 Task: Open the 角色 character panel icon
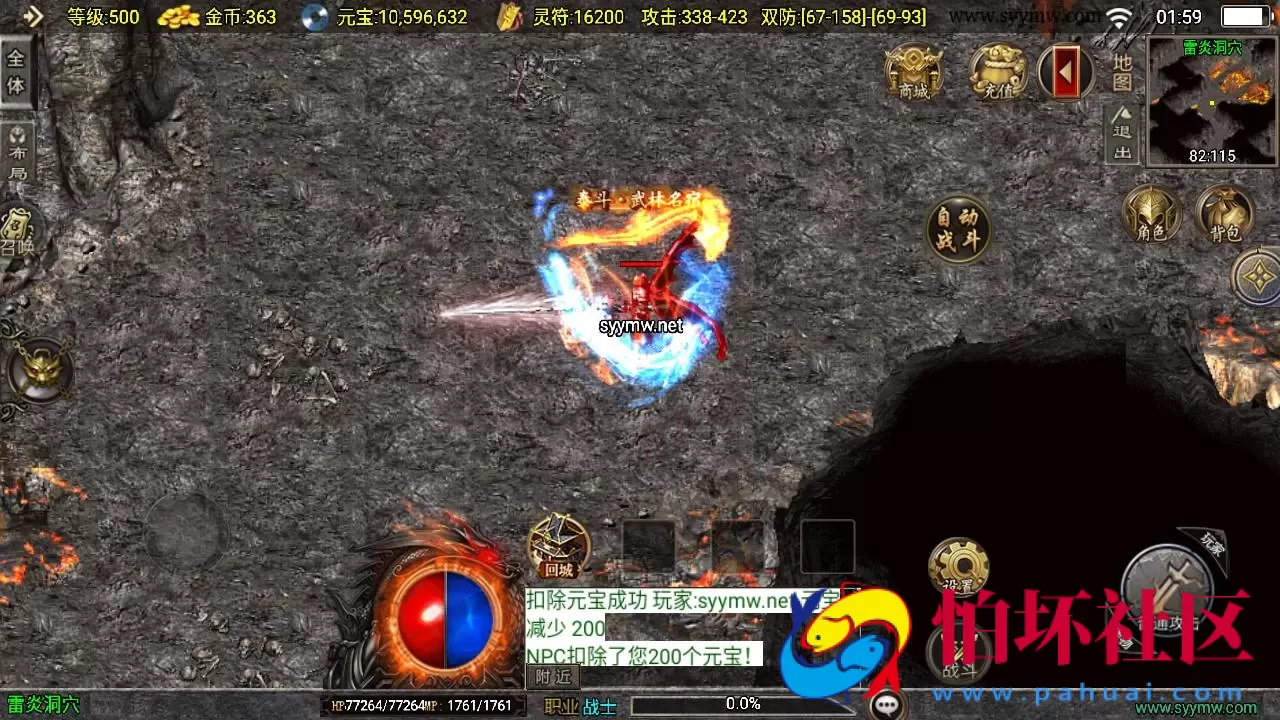[x=1150, y=215]
